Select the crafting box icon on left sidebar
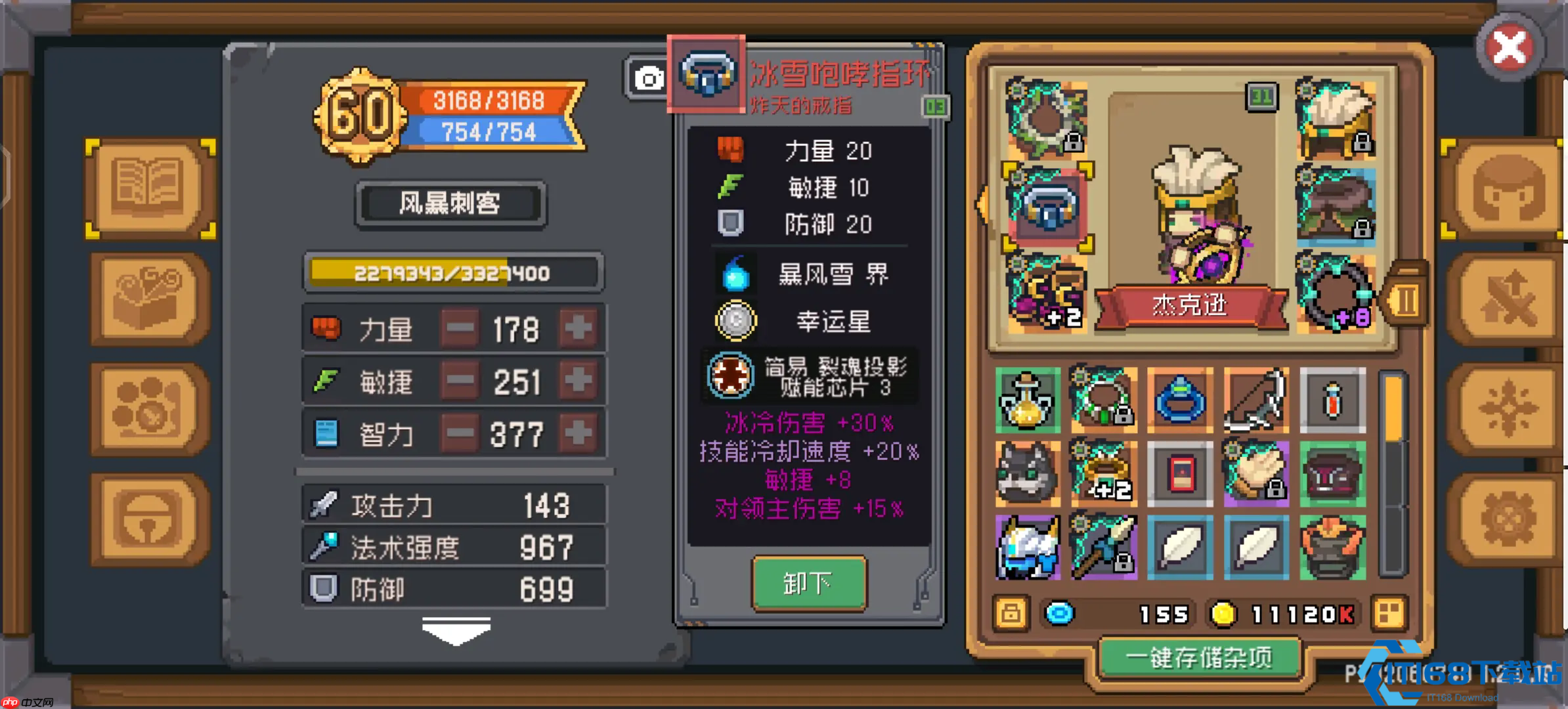Viewport: 1568px width, 709px height. click(150, 299)
